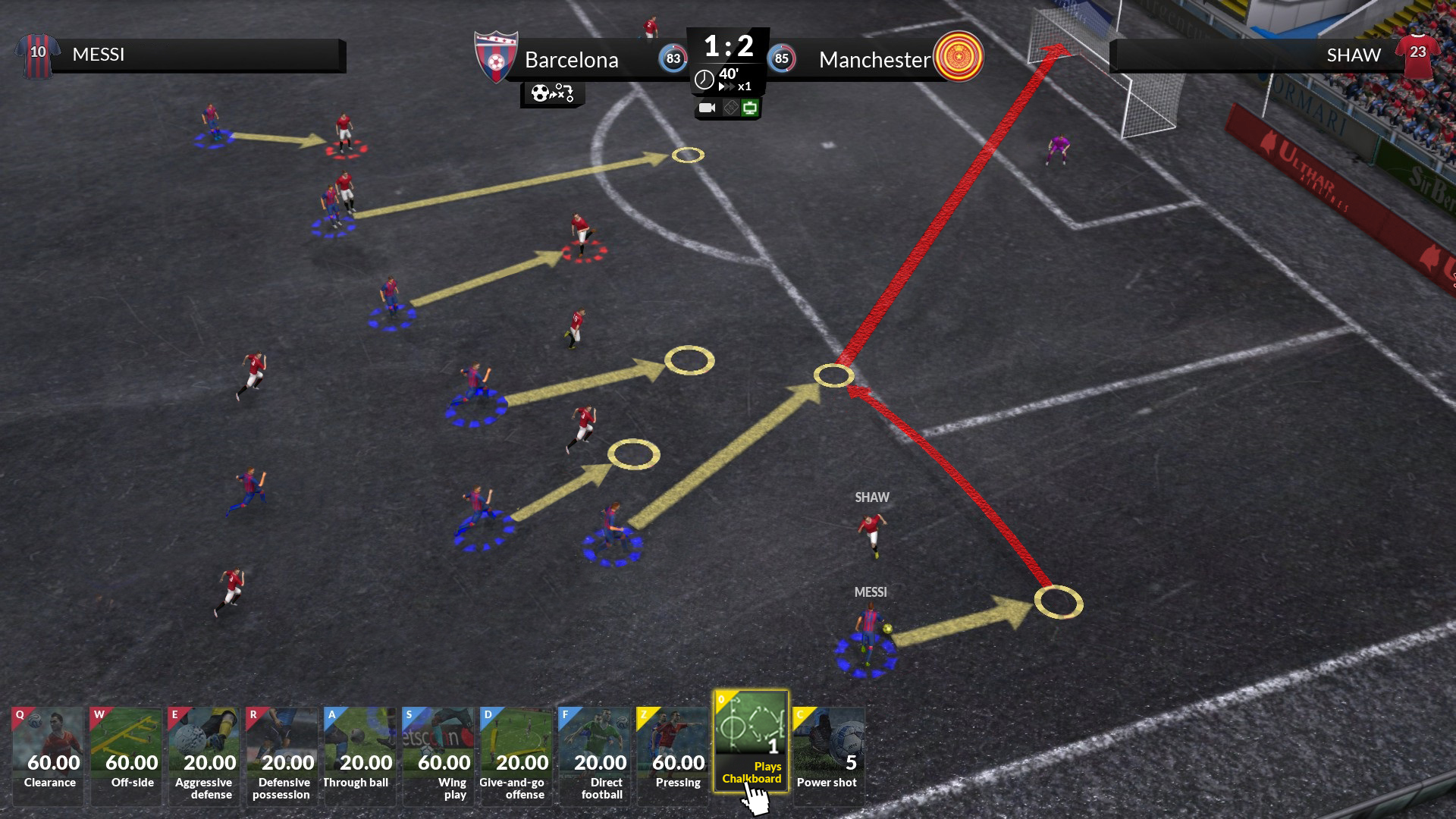Select the Pressing card

pyautogui.click(x=673, y=755)
